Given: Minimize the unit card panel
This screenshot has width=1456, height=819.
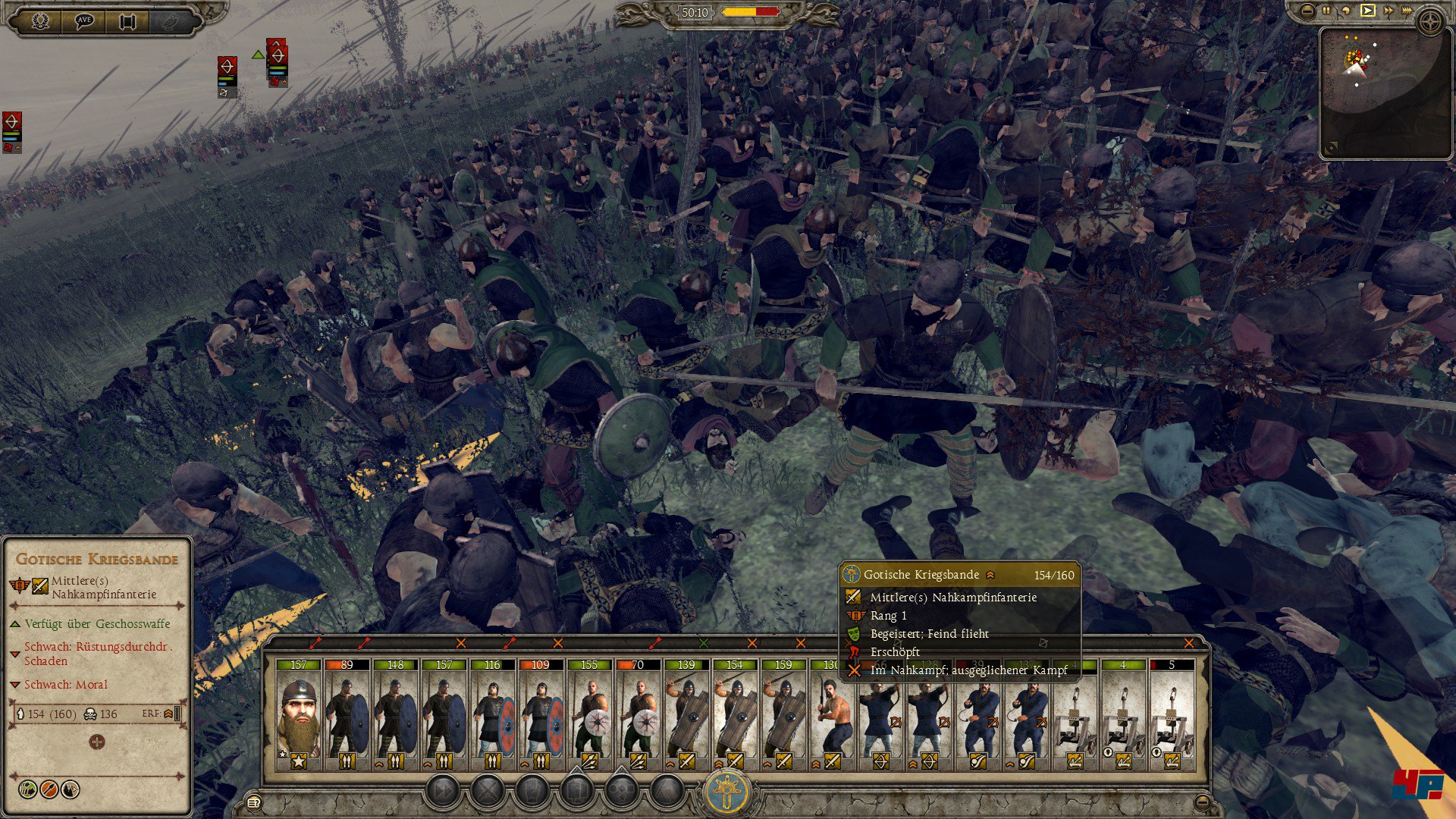Looking at the screenshot, I should (1203, 802).
